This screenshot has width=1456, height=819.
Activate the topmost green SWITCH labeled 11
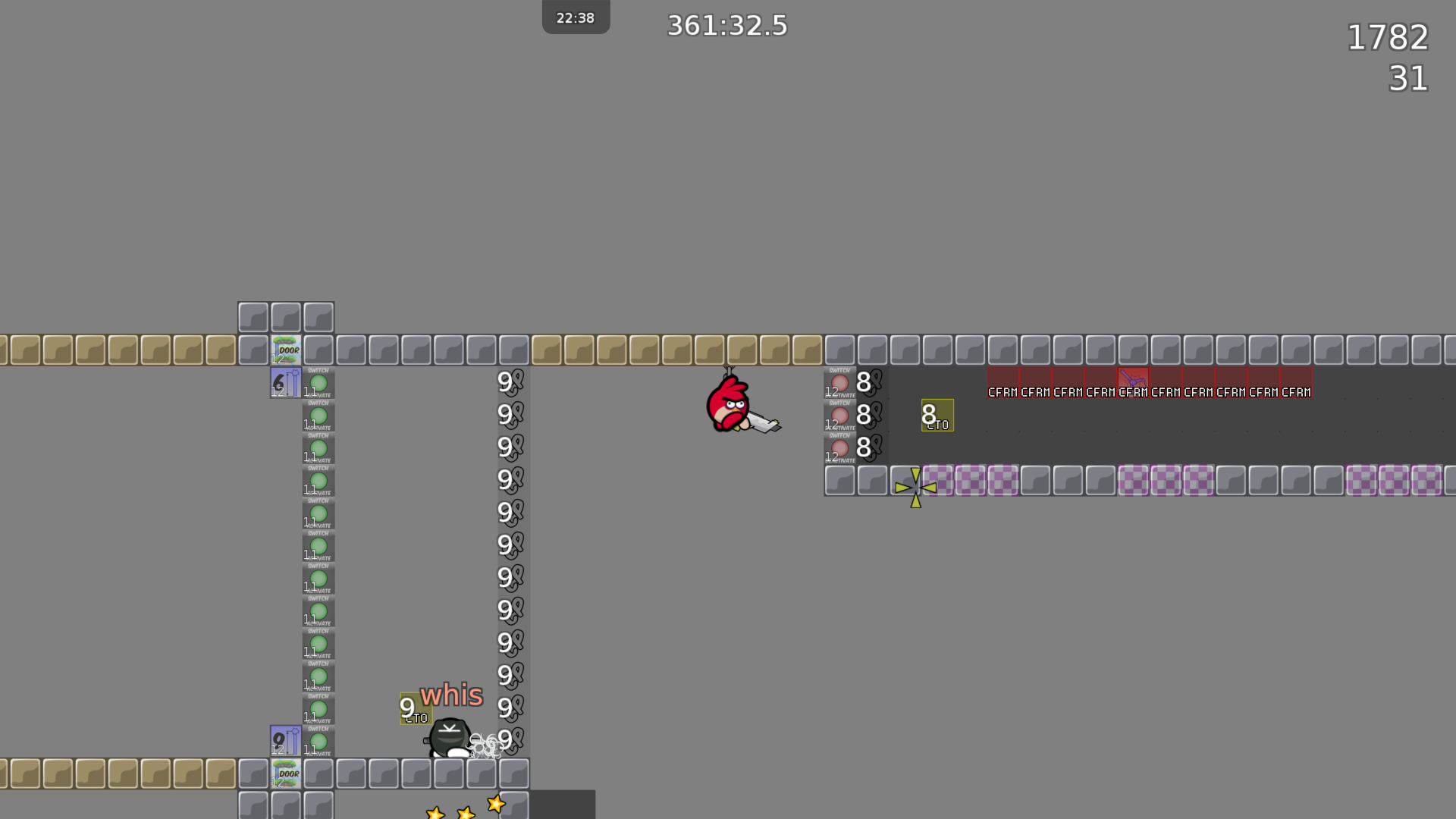click(318, 383)
